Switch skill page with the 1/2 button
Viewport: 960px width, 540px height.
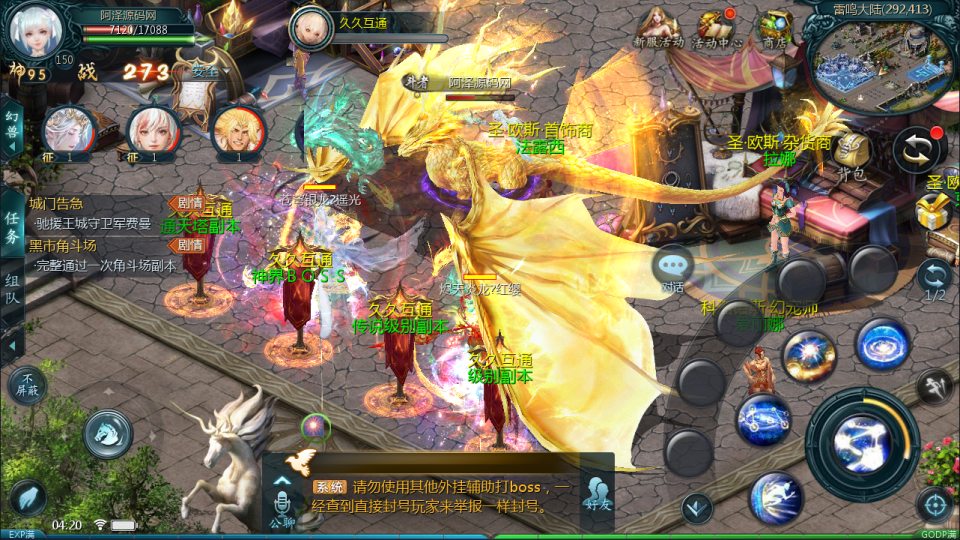(x=934, y=281)
